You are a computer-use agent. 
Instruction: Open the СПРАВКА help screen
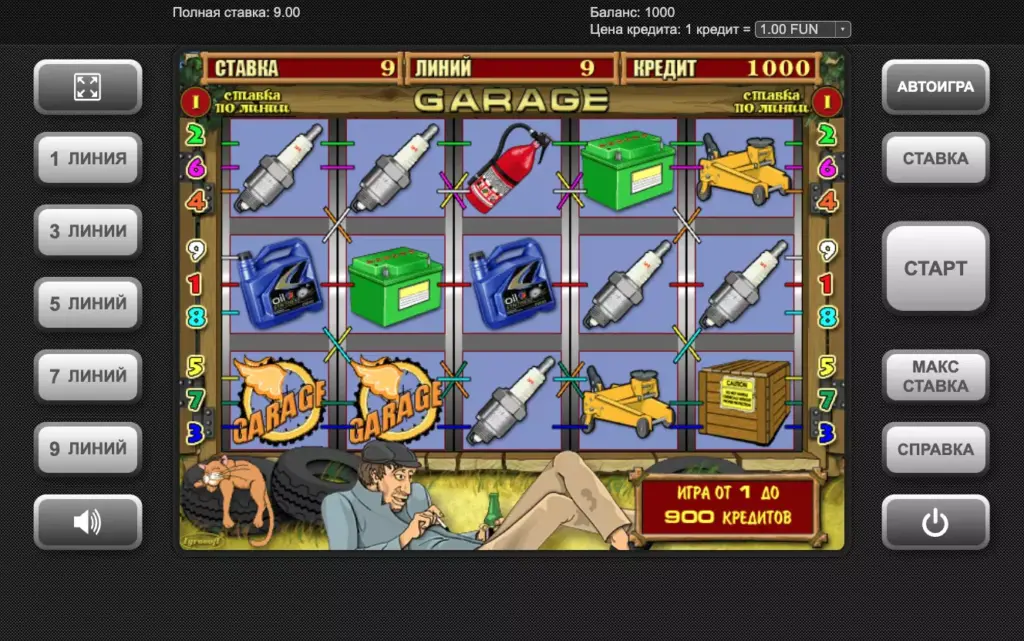coord(935,449)
